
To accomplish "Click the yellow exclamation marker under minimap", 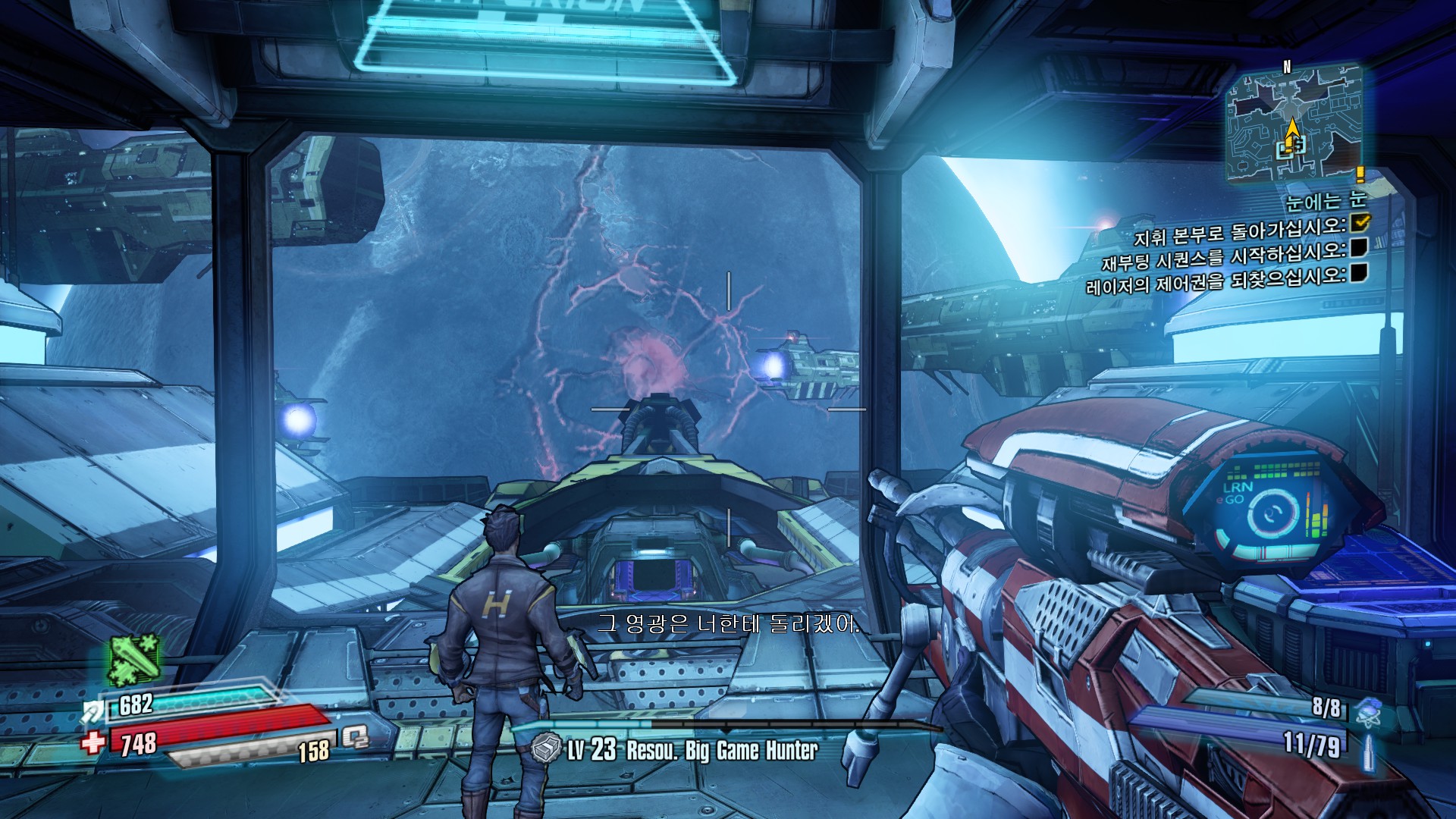I will pos(1360,175).
